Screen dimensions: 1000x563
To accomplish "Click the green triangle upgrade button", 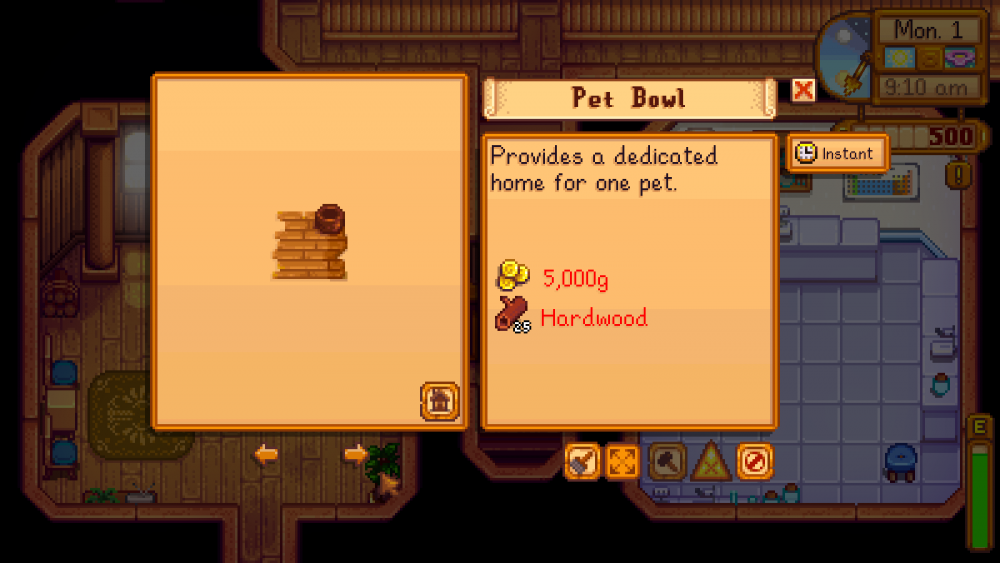I will tap(711, 461).
